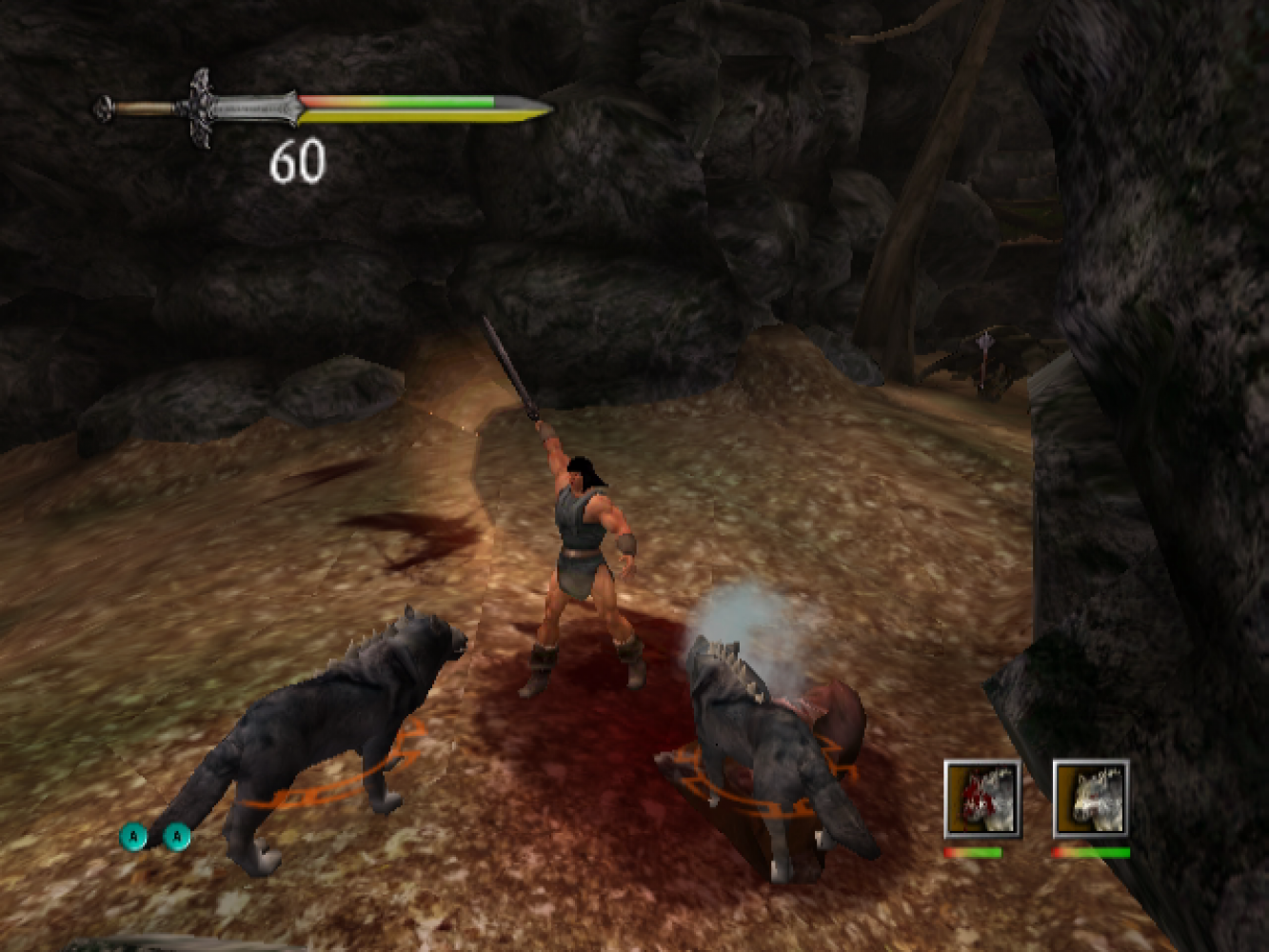
Task: Select the bloodied wolf enemy portrait
Action: pyautogui.click(x=982, y=799)
